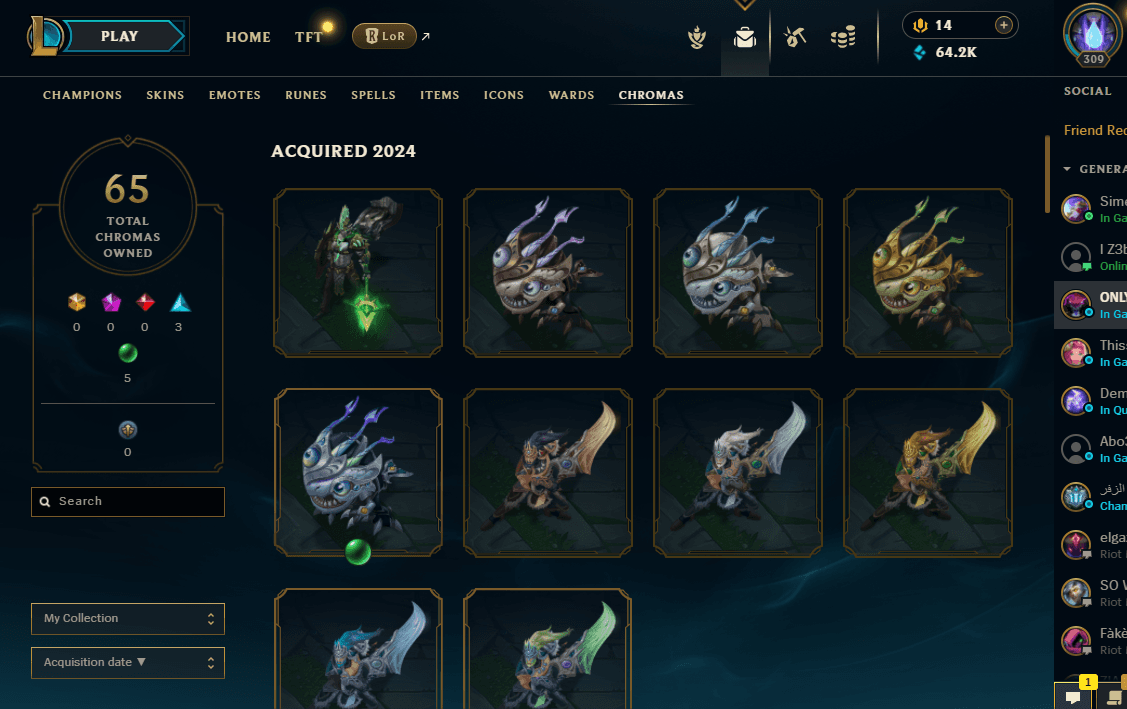The image size is (1127, 709).
Task: Click the plus button to buy RP
Action: tap(1004, 25)
